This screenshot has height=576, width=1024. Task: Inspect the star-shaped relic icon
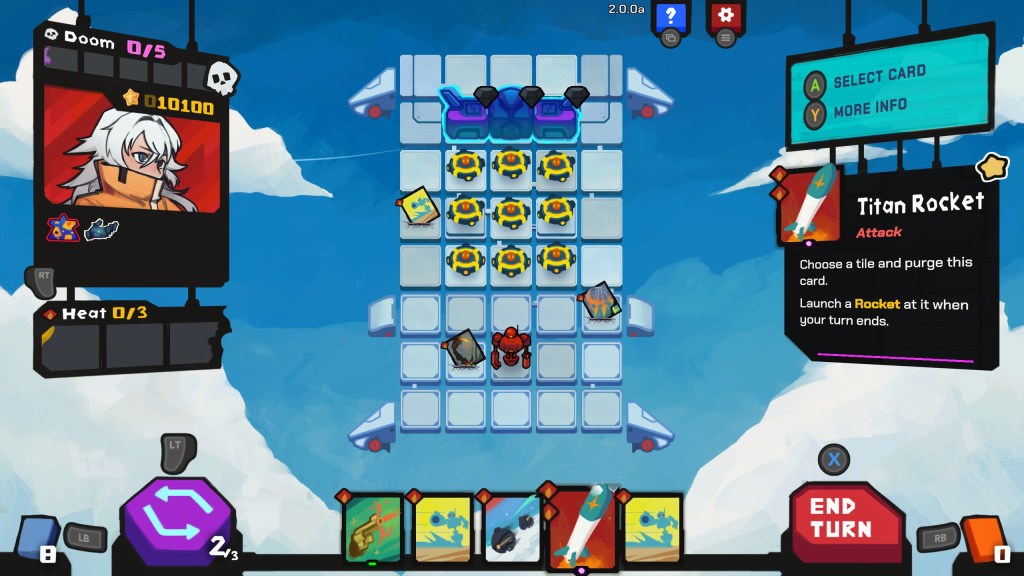[x=63, y=229]
